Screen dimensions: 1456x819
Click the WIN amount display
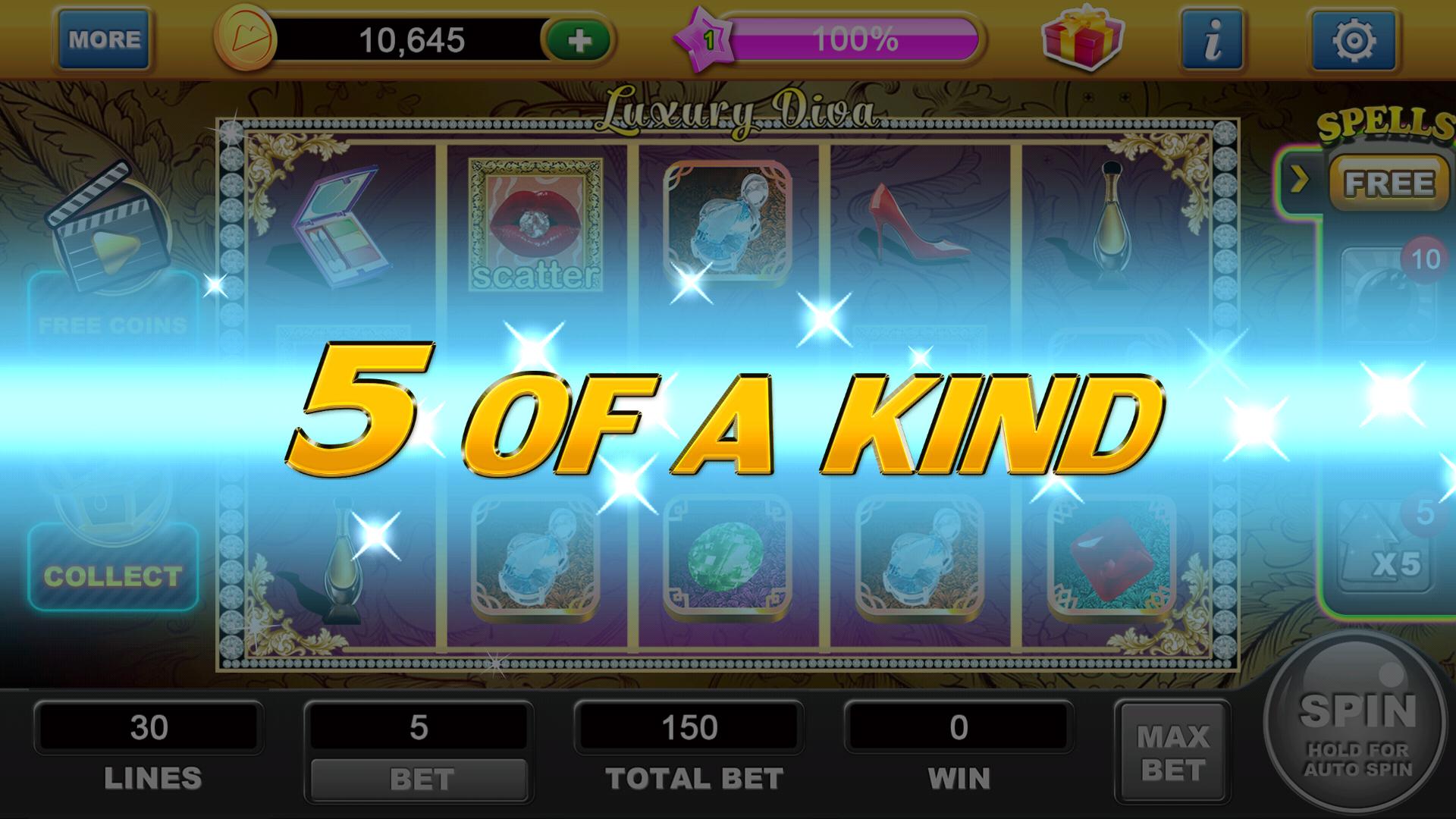pyautogui.click(x=957, y=726)
